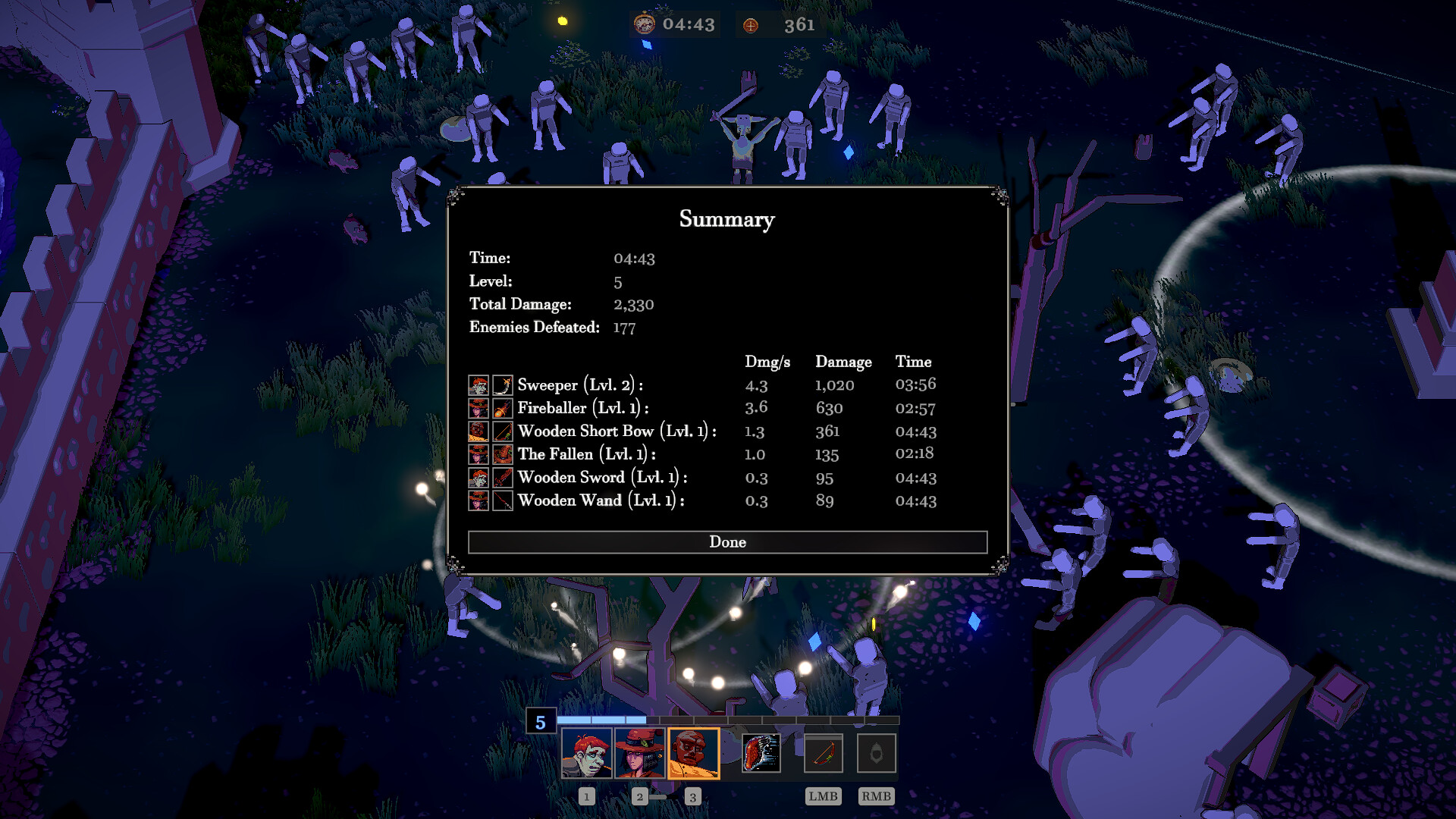Click the Sweeper weapon icon in summary
Image resolution: width=1456 pixels, height=819 pixels.
(x=501, y=385)
